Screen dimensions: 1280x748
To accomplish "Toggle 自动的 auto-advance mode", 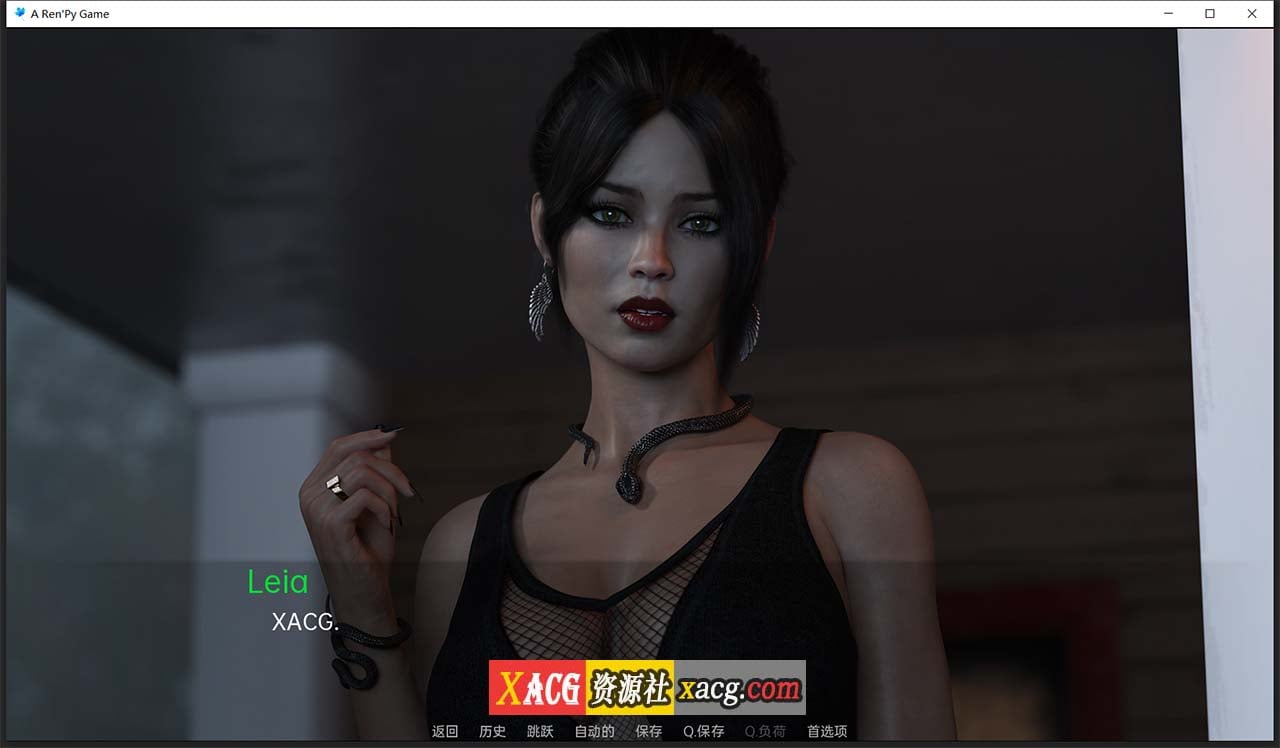I will [593, 731].
